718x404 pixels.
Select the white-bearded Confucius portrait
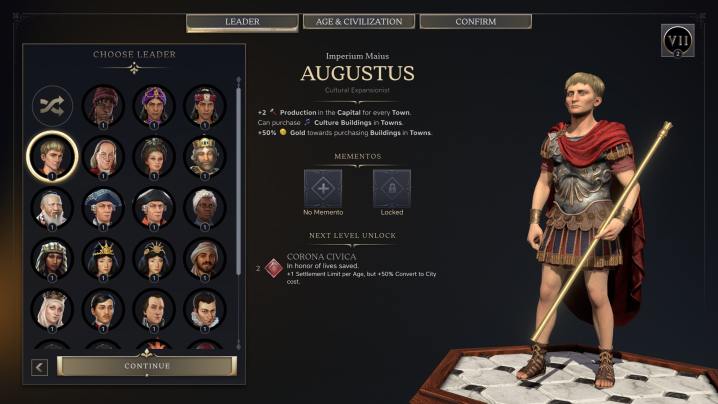pos(53,207)
